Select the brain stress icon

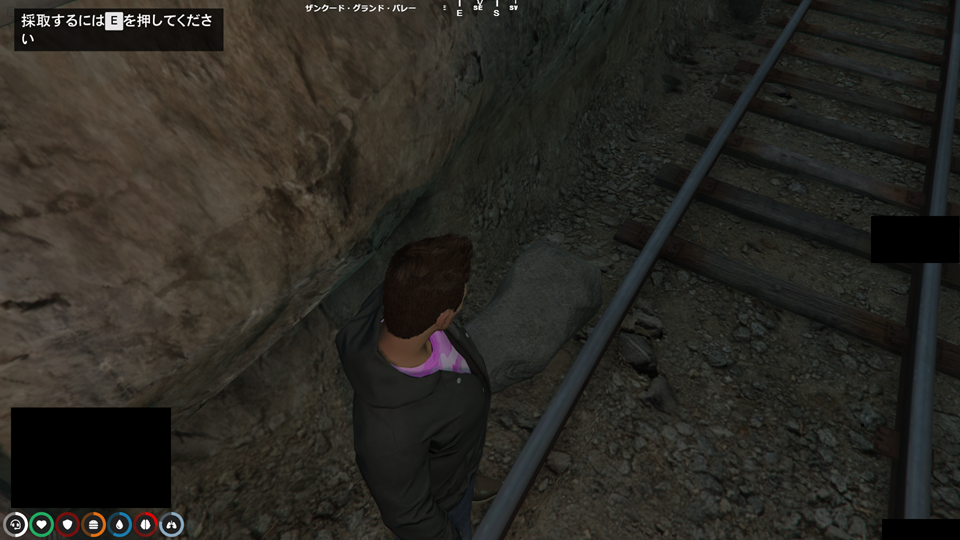[x=146, y=524]
